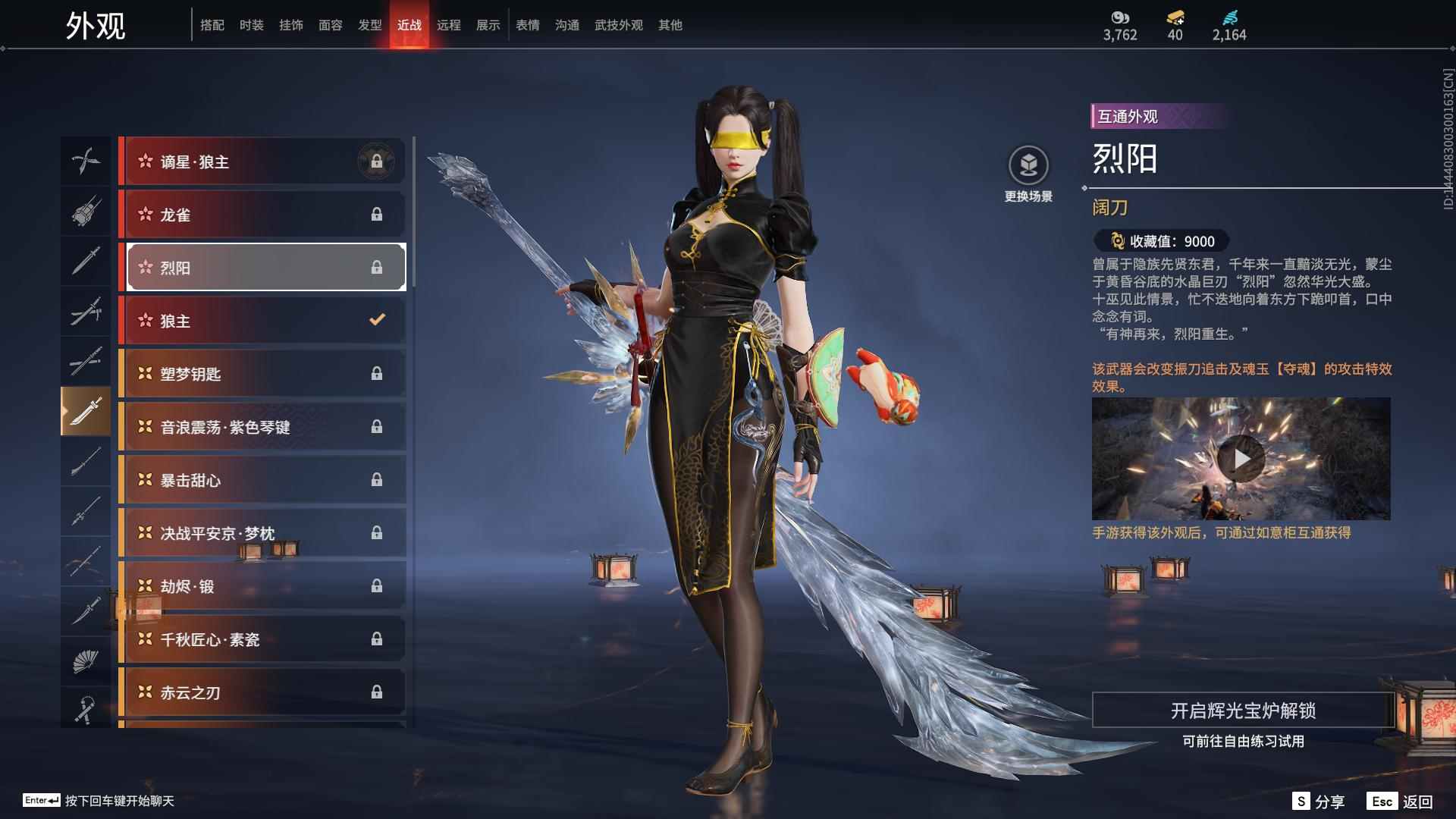Choose the fan weapon category icon
1456x819 pixels.
[86, 659]
